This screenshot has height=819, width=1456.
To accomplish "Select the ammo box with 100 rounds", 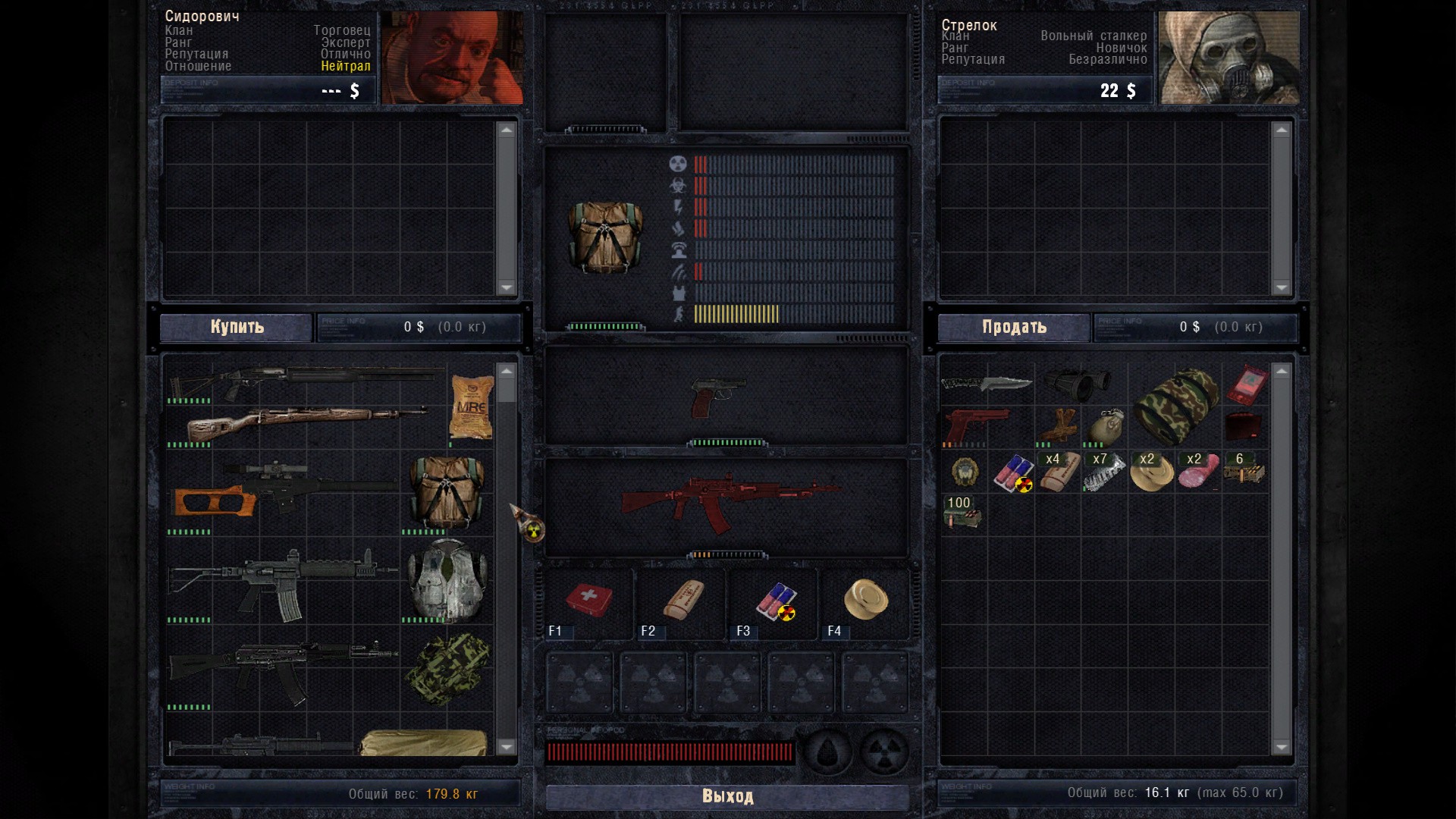I will (x=962, y=513).
